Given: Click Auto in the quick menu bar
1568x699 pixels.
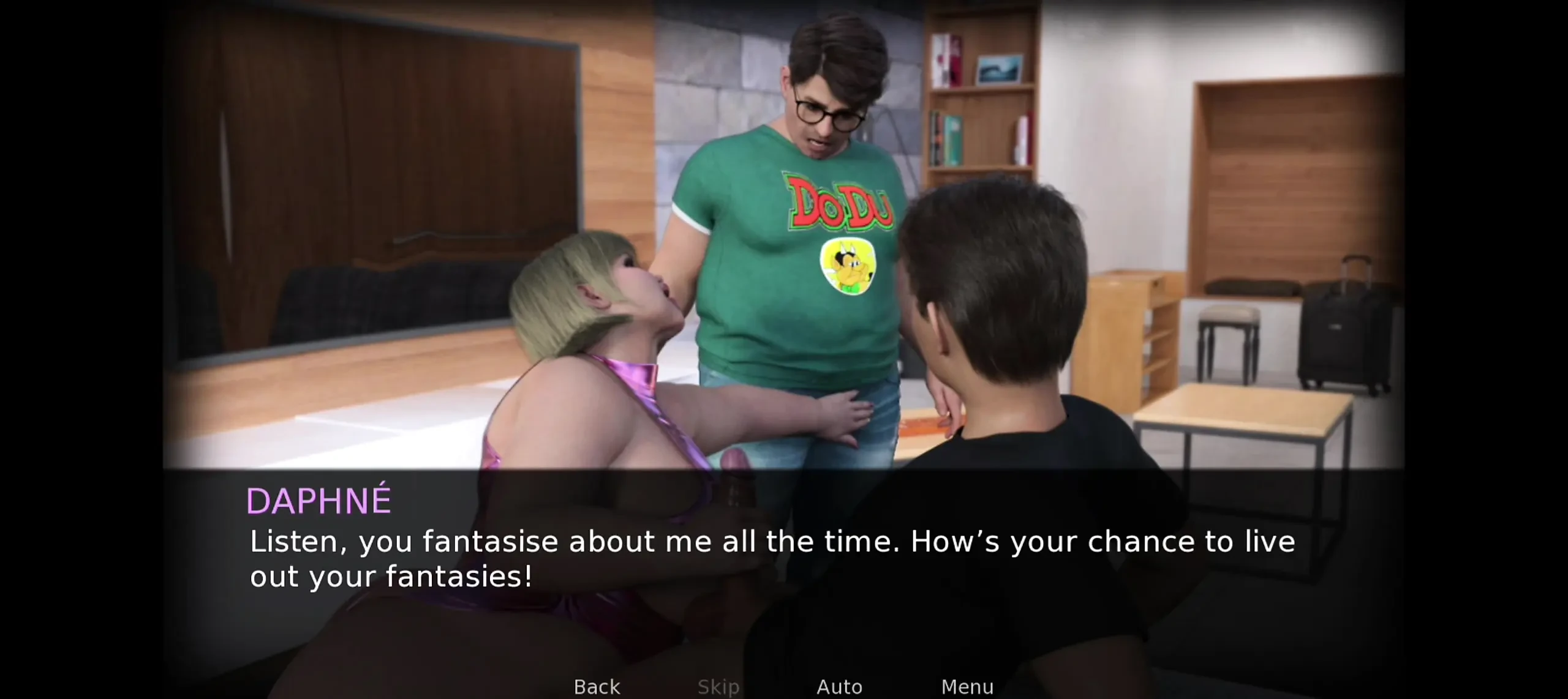Looking at the screenshot, I should click(839, 686).
